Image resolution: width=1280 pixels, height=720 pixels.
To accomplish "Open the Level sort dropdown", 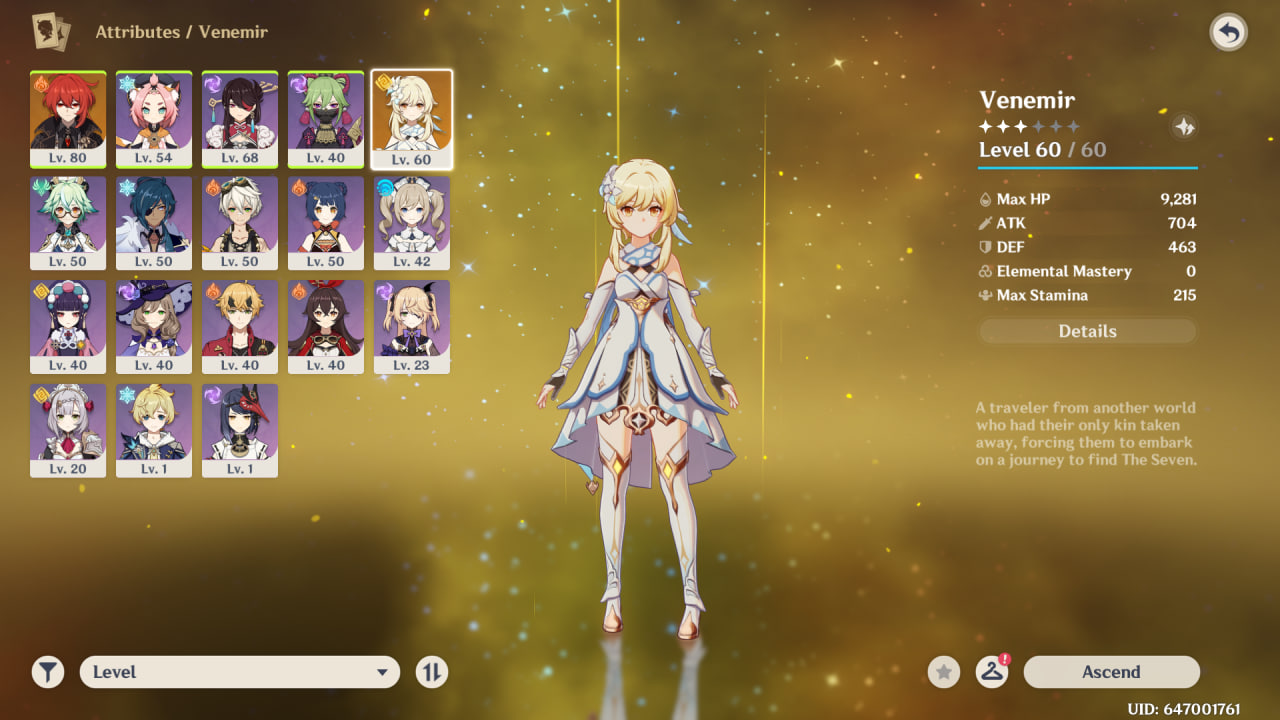I will (x=240, y=672).
